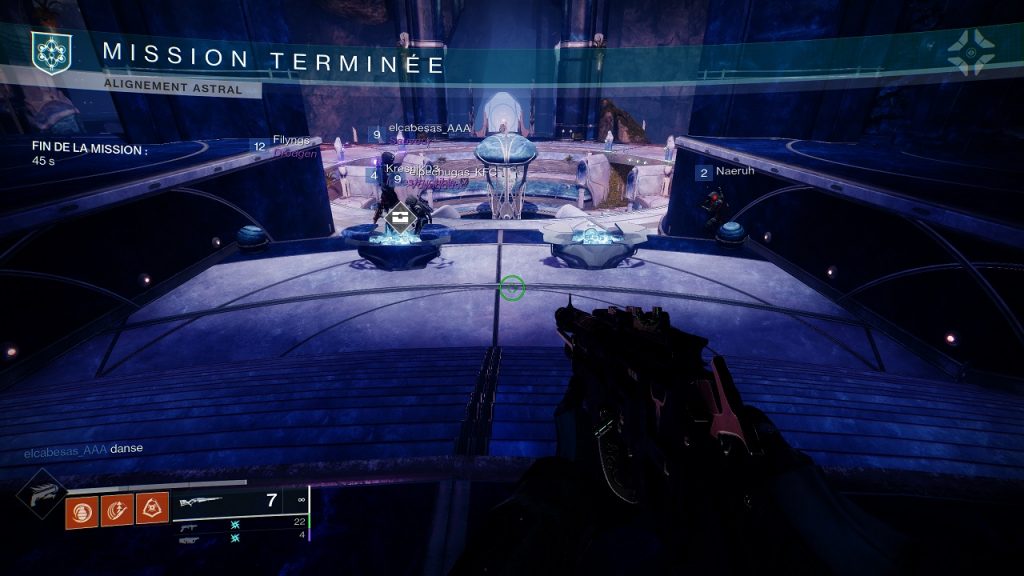Image resolution: width=1024 pixels, height=576 pixels.
Task: Click the elcabesas_AAA danse chat message
Action: pyautogui.click(x=83, y=448)
